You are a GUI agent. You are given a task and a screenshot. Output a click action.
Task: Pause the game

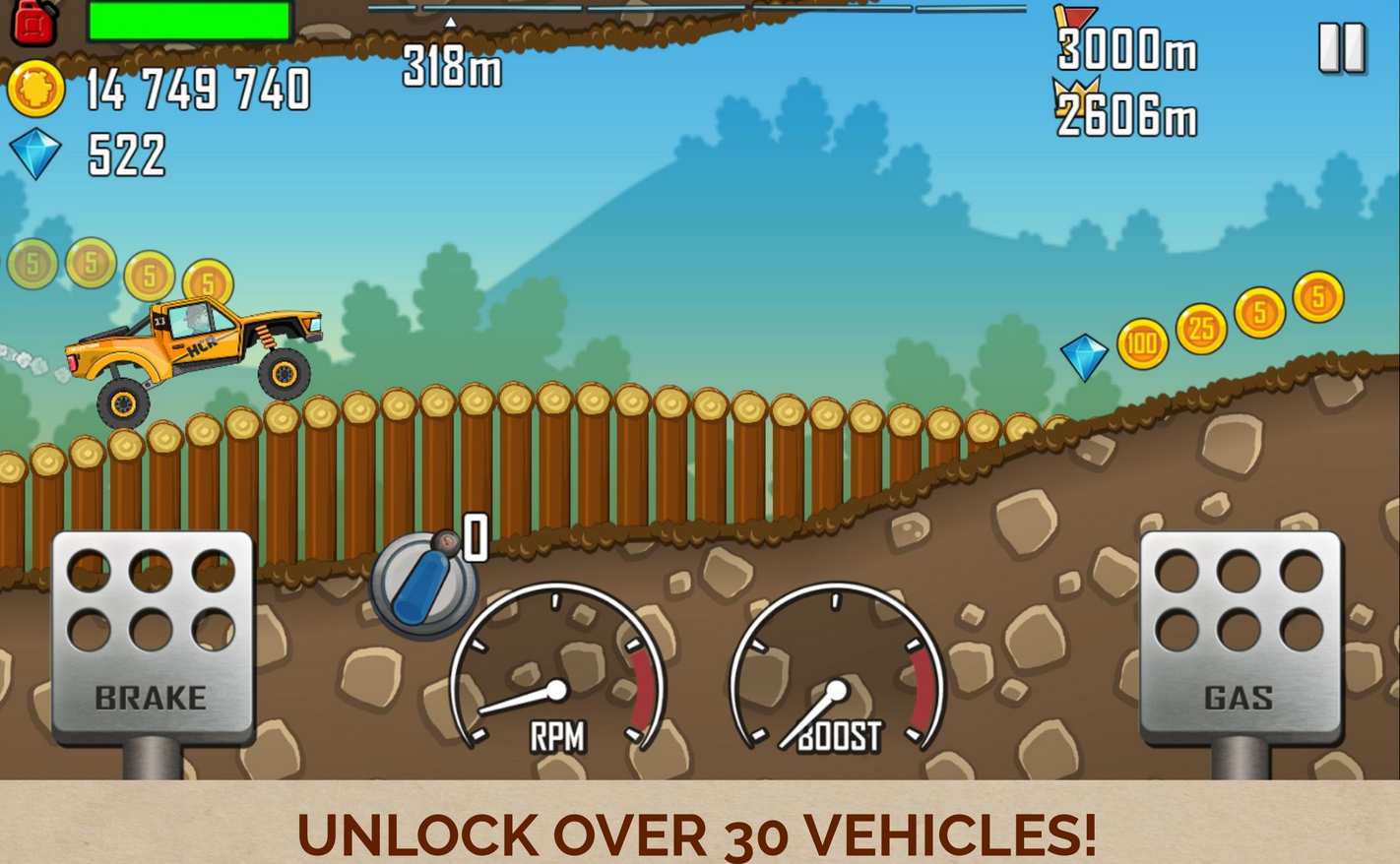click(1341, 46)
